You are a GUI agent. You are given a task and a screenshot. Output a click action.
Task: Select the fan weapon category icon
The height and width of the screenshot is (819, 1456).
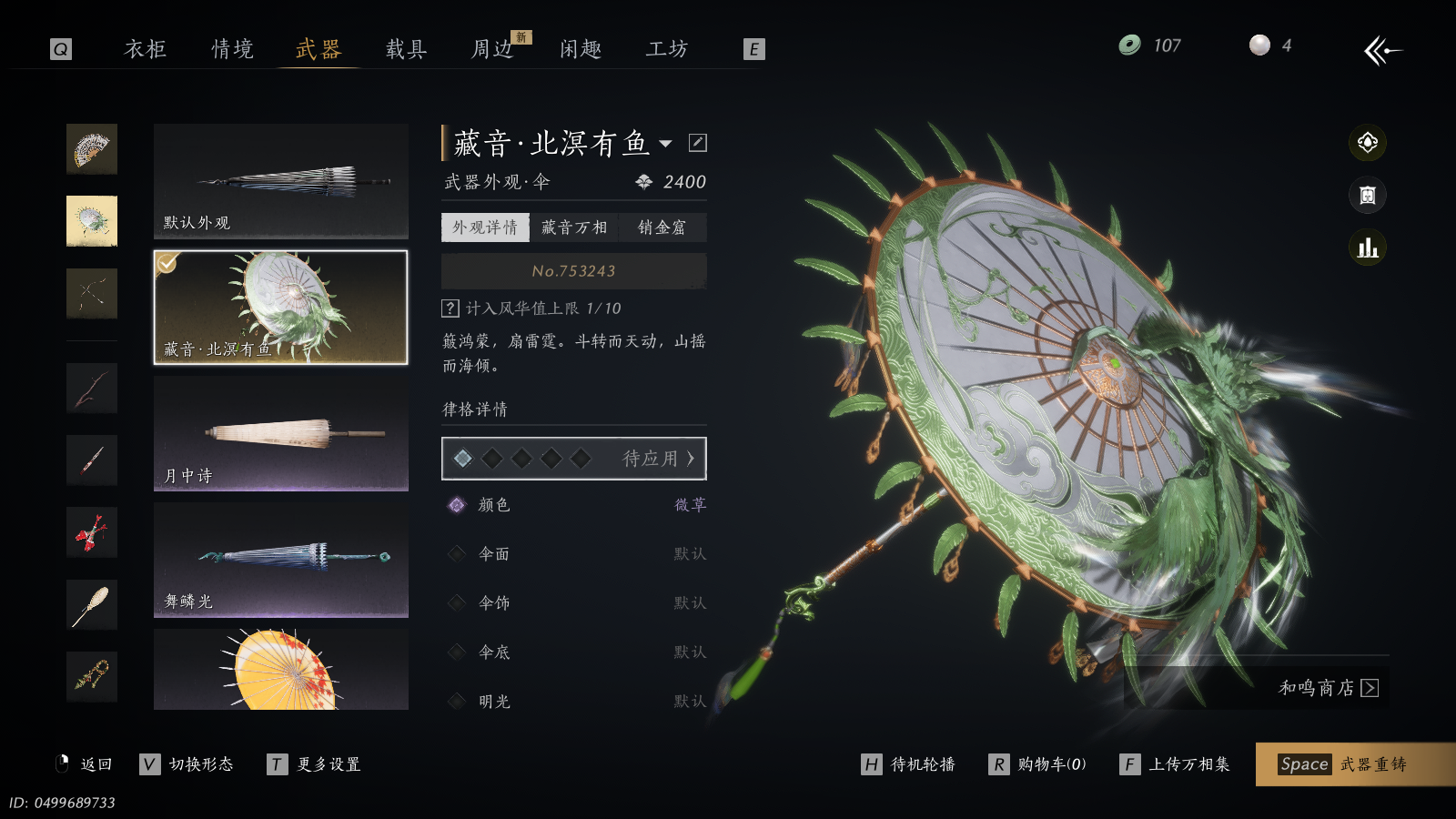click(92, 149)
